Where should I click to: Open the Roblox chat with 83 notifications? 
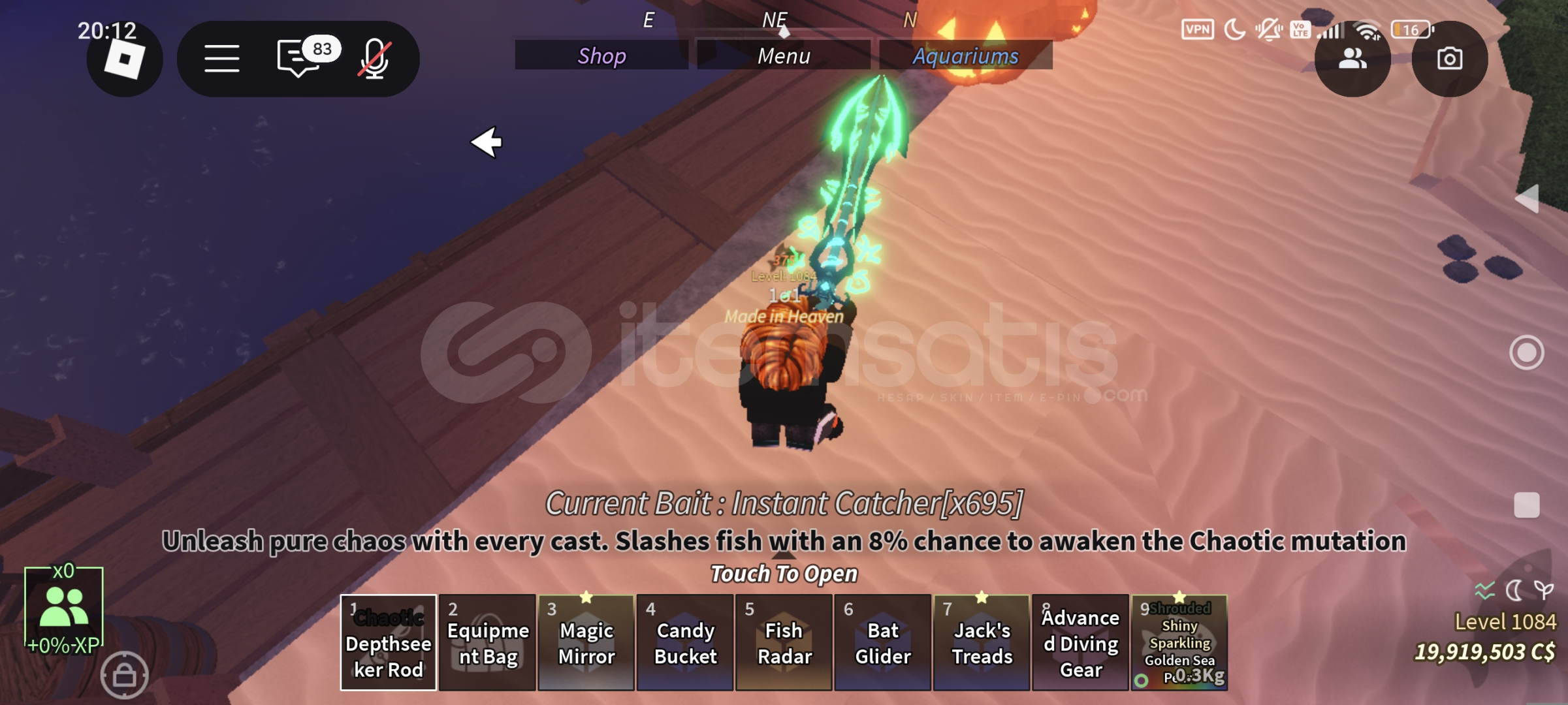click(x=297, y=57)
